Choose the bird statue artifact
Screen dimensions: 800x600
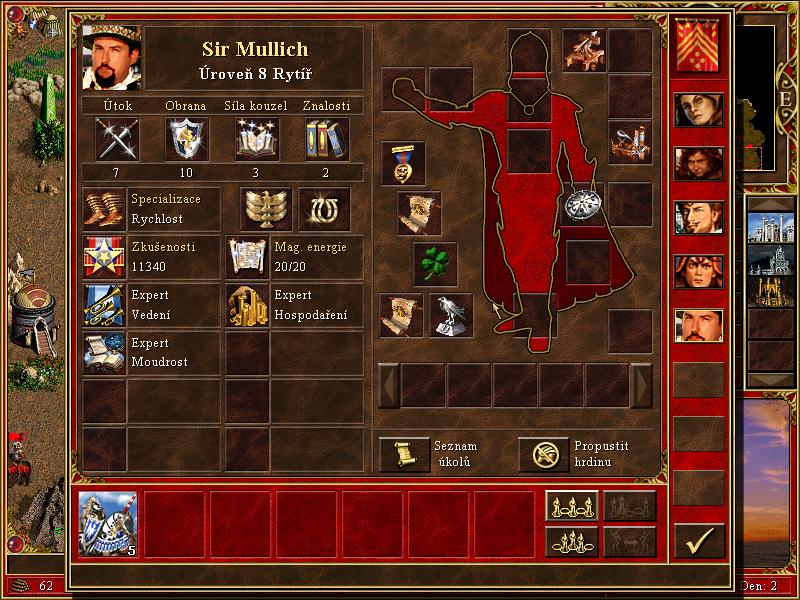pos(451,314)
